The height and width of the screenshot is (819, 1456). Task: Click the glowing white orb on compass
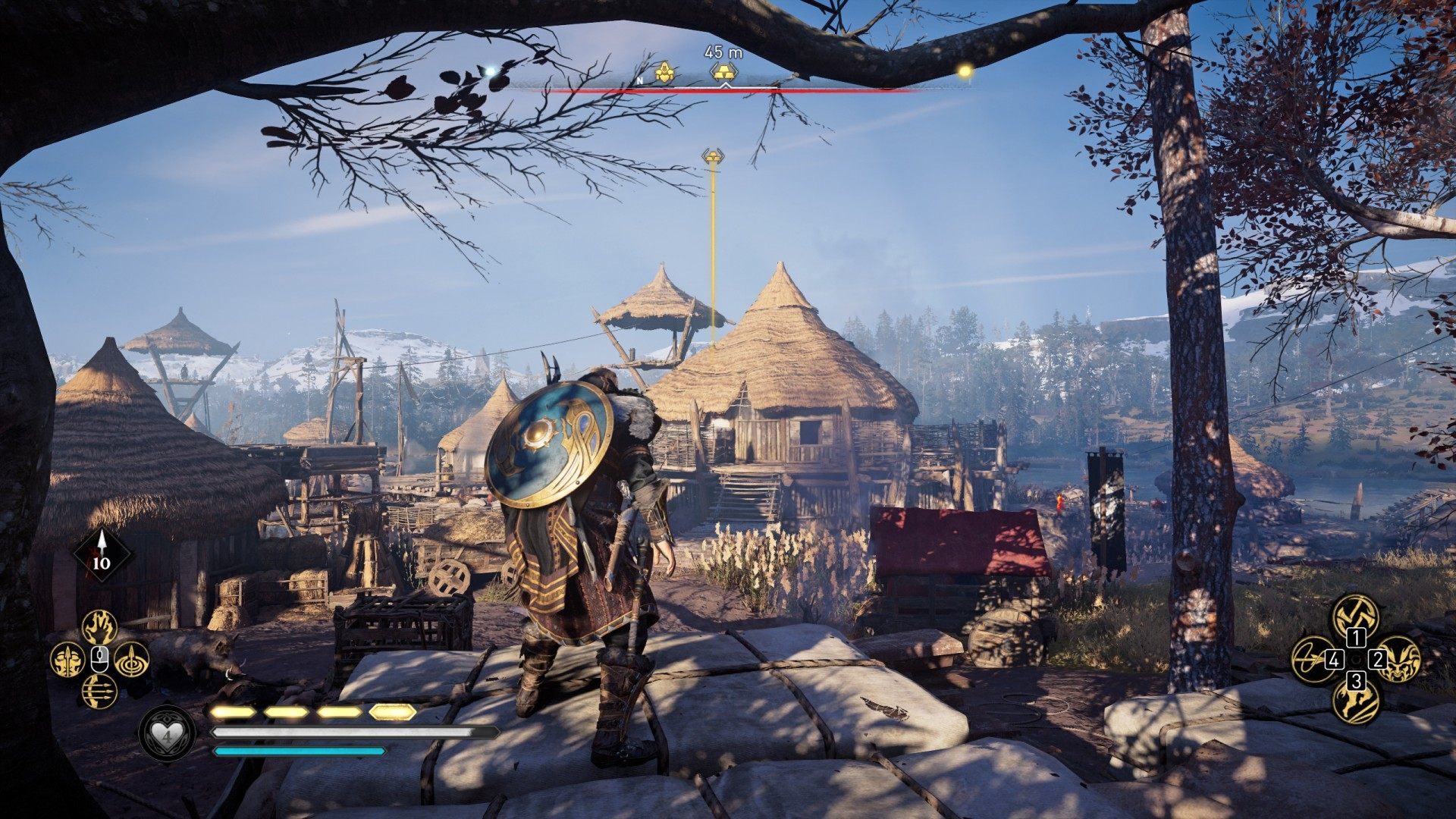coord(491,71)
